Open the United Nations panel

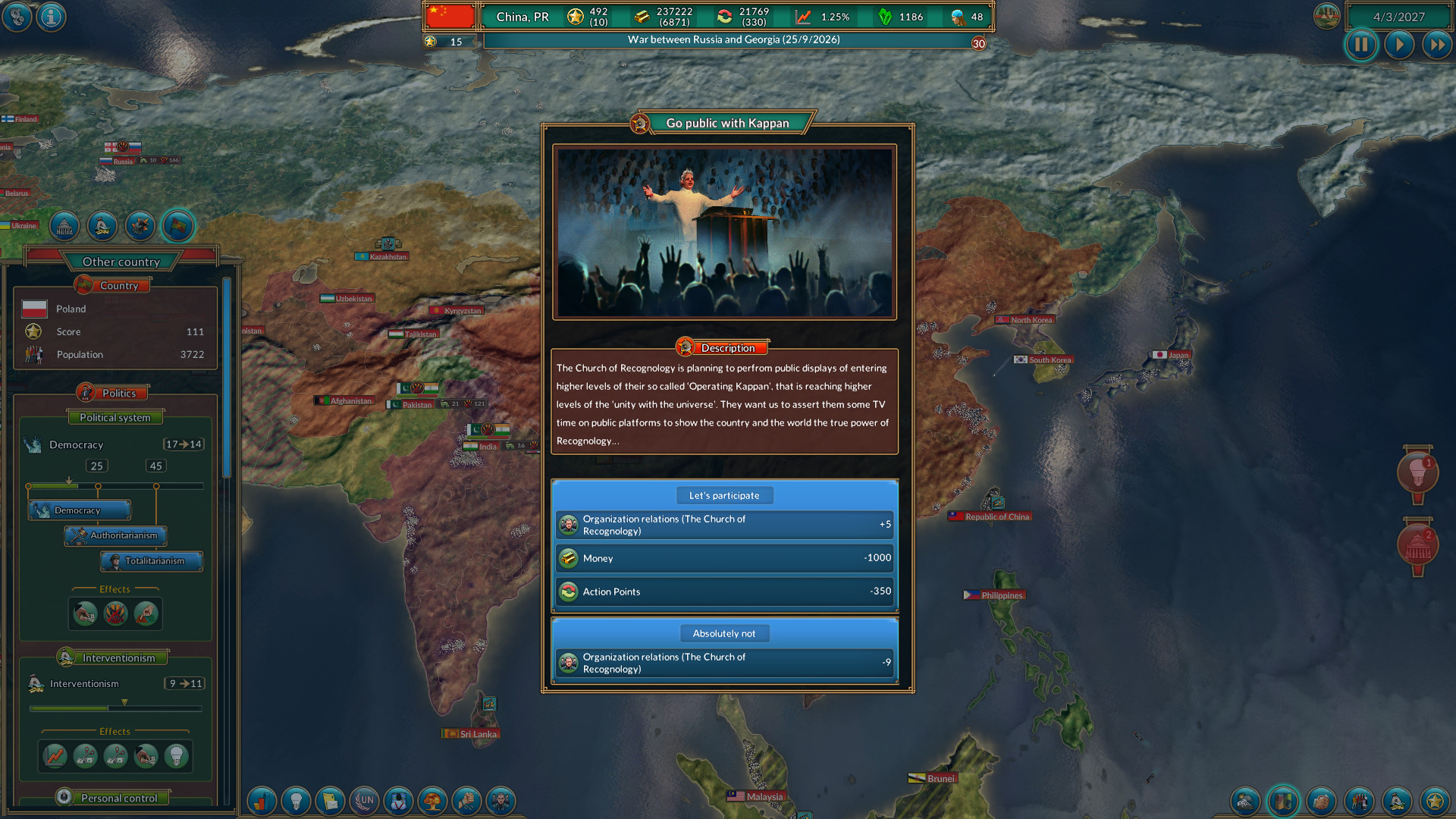366,802
